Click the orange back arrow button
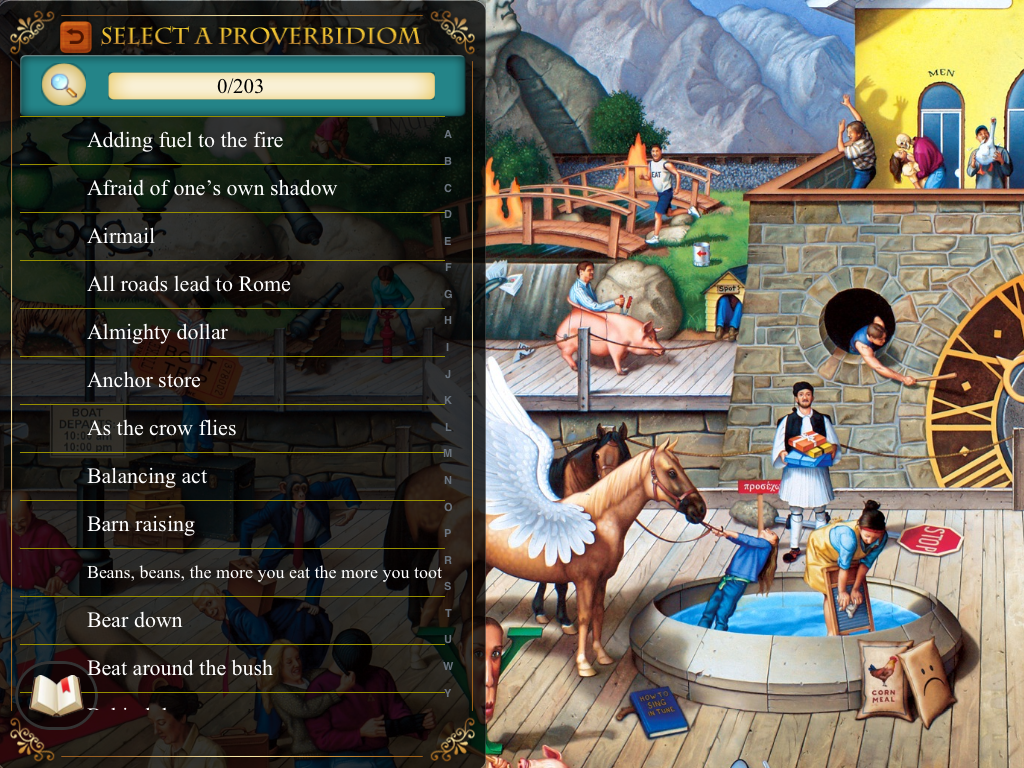Viewport: 1024px width, 768px height. pyautogui.click(x=74, y=37)
